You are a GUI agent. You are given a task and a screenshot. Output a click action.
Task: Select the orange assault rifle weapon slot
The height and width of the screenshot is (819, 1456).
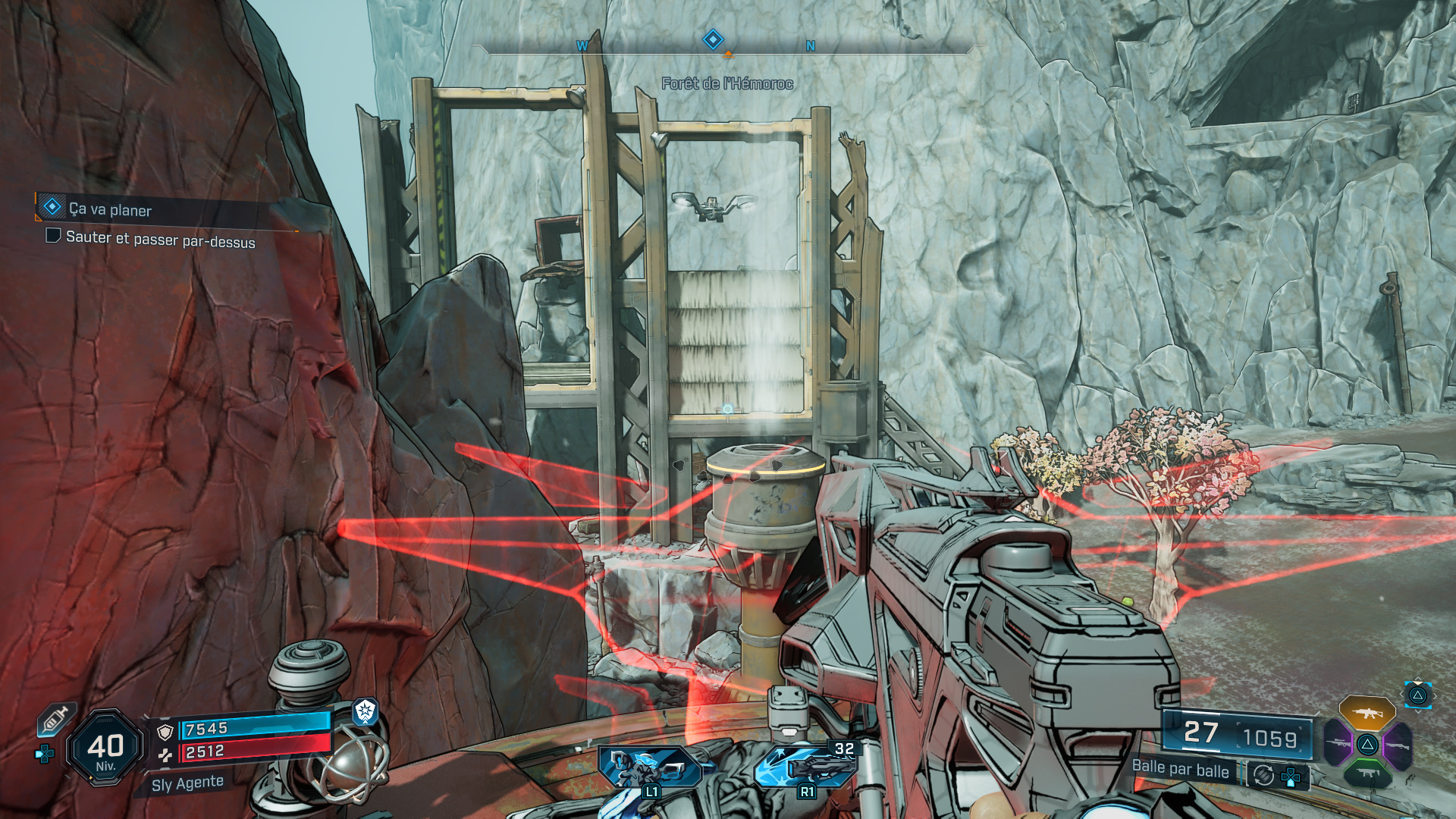tap(1367, 713)
